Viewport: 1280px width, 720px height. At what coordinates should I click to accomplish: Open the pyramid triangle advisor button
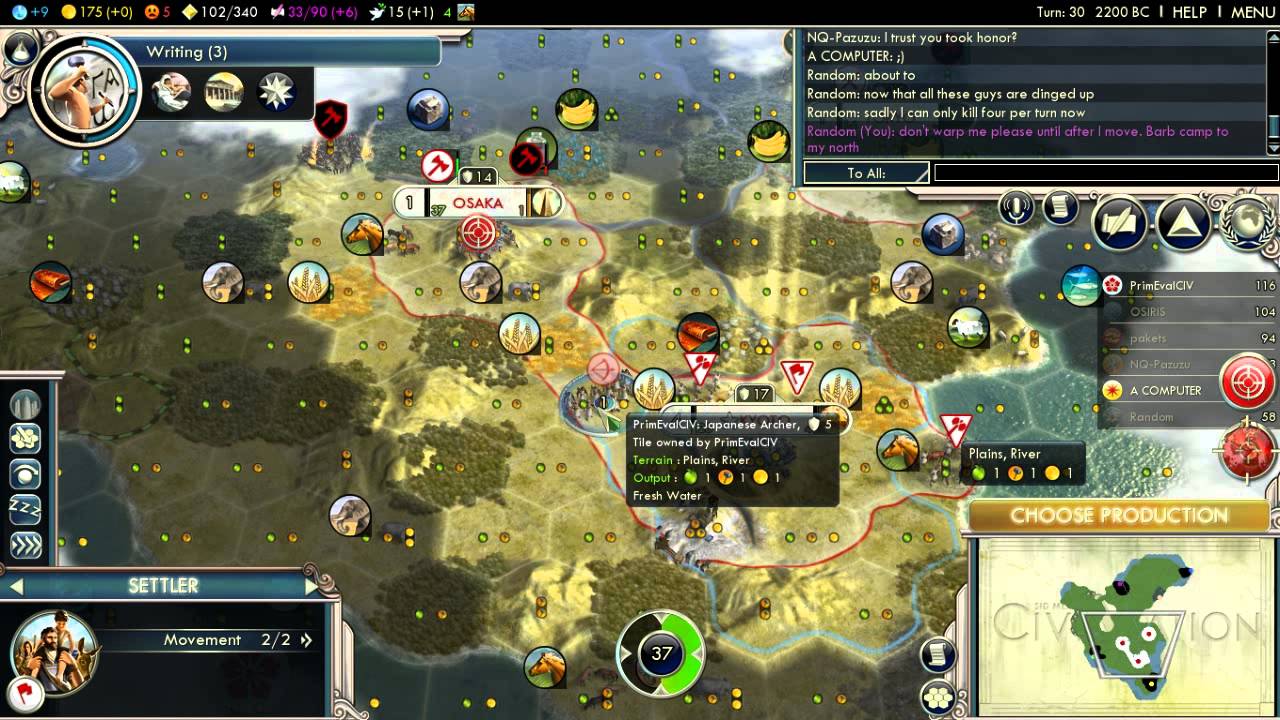click(x=1184, y=222)
